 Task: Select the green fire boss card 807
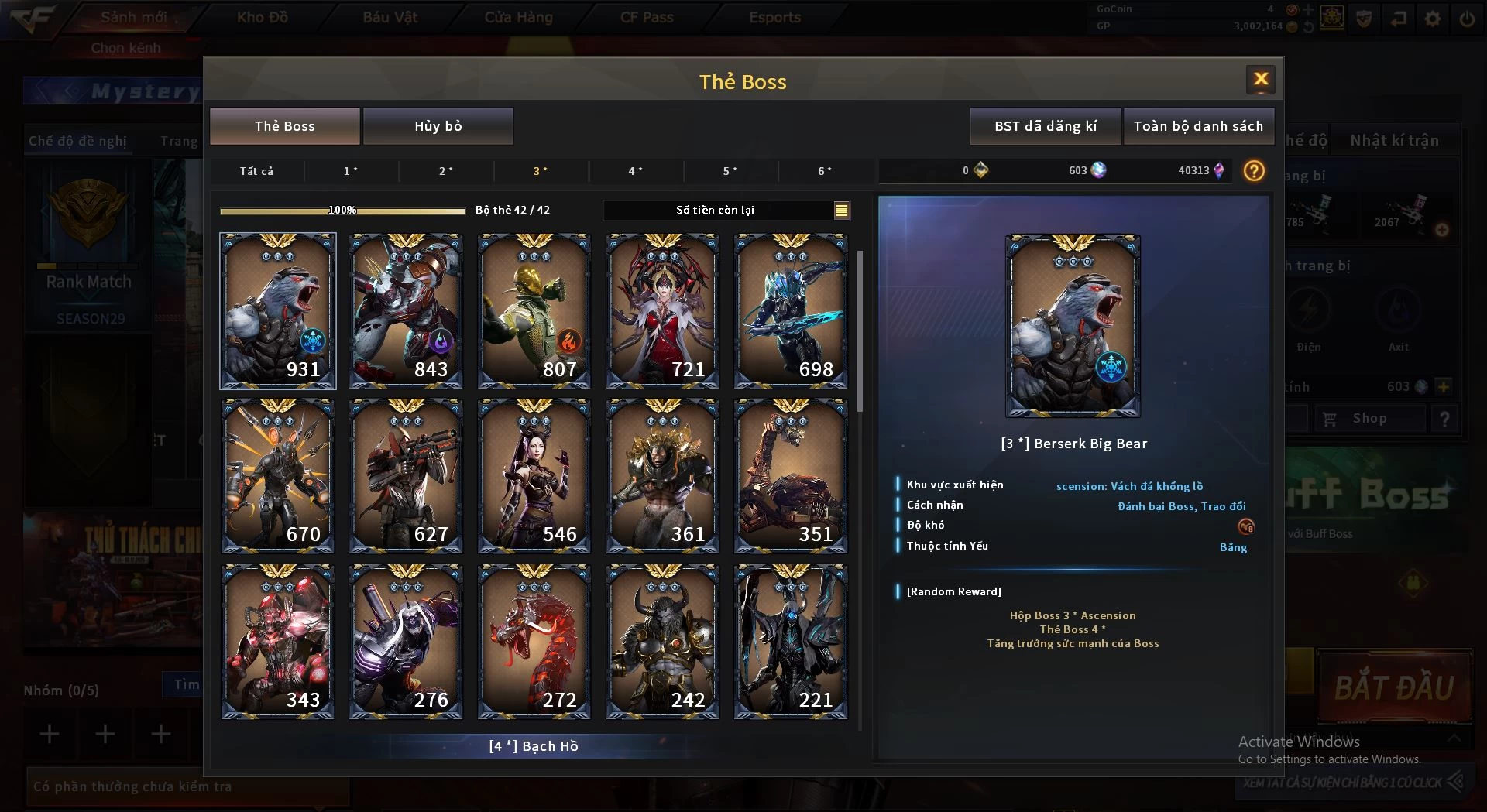[534, 310]
